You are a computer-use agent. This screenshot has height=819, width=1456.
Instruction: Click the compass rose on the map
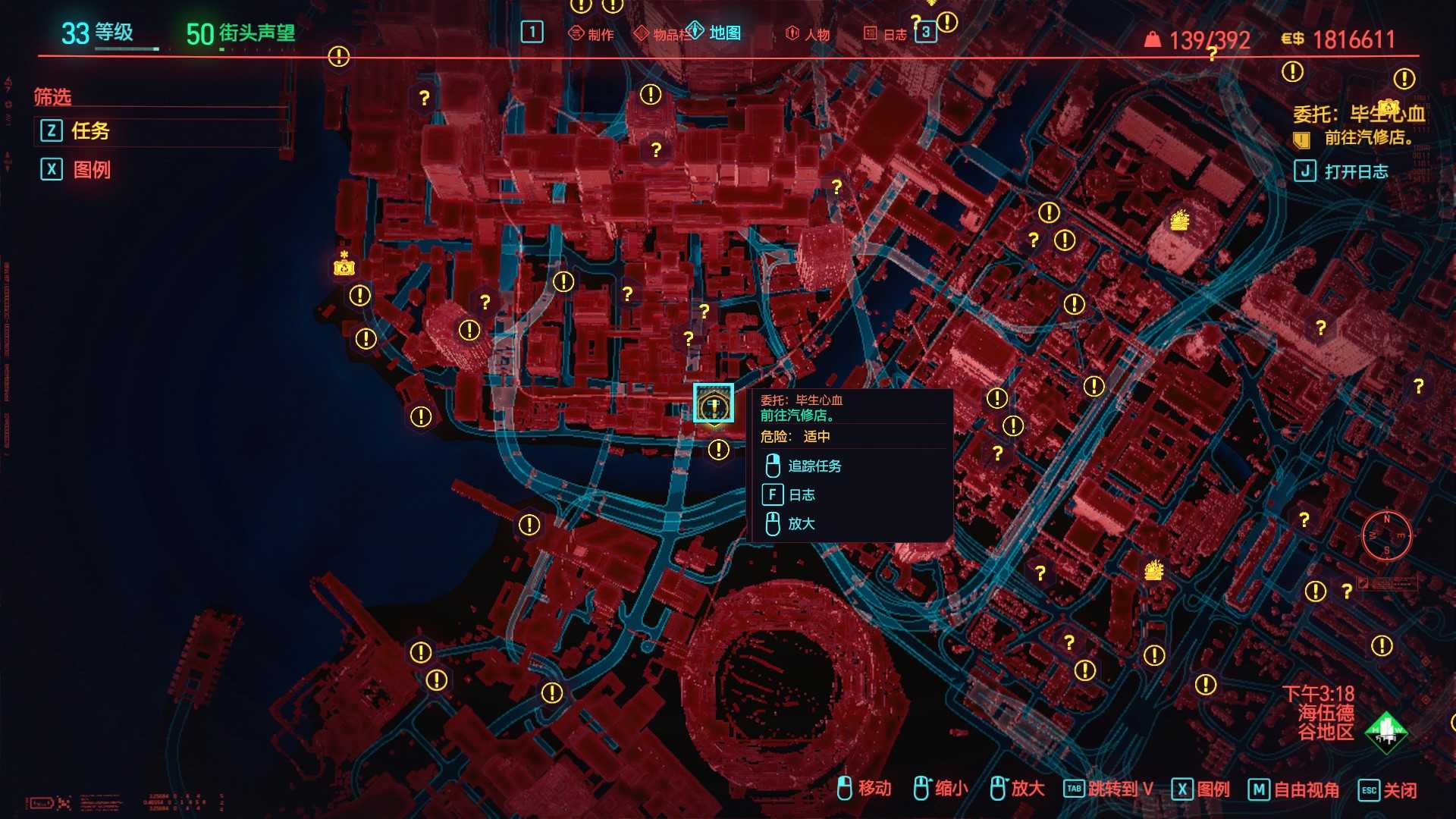tap(1386, 535)
